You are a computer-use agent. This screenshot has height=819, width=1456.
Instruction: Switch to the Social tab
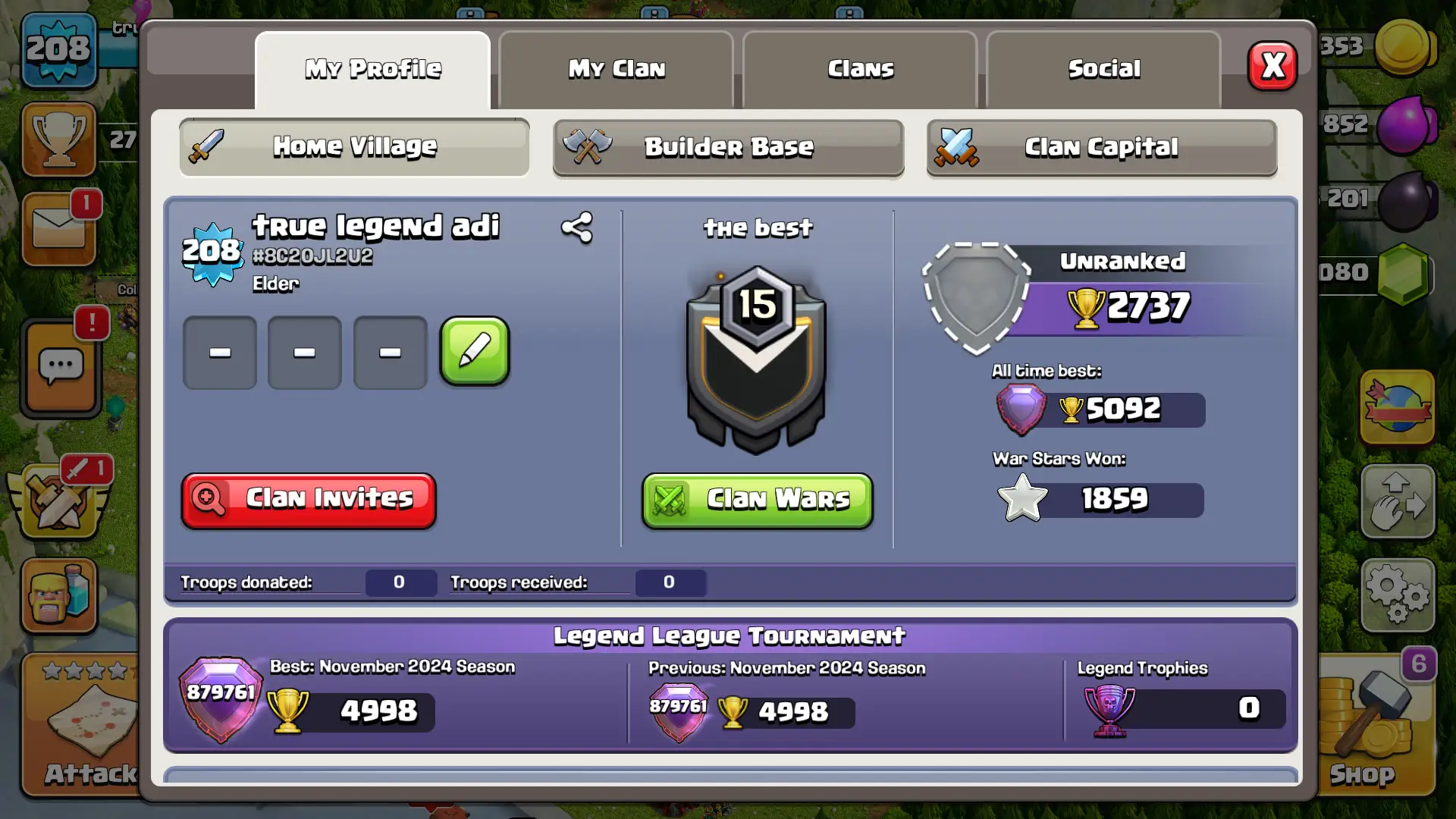[x=1103, y=68]
